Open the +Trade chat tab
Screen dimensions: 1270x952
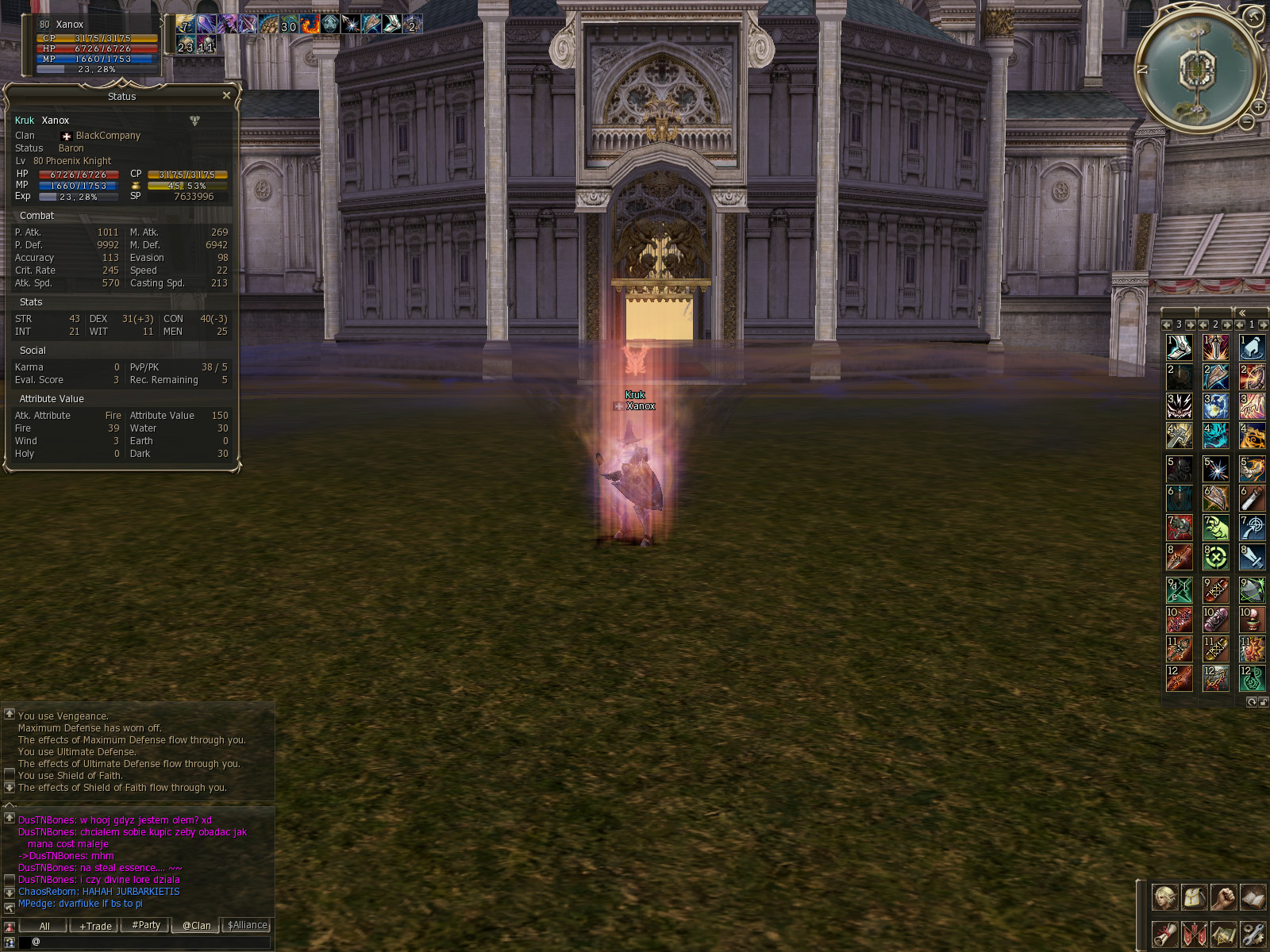click(x=95, y=926)
